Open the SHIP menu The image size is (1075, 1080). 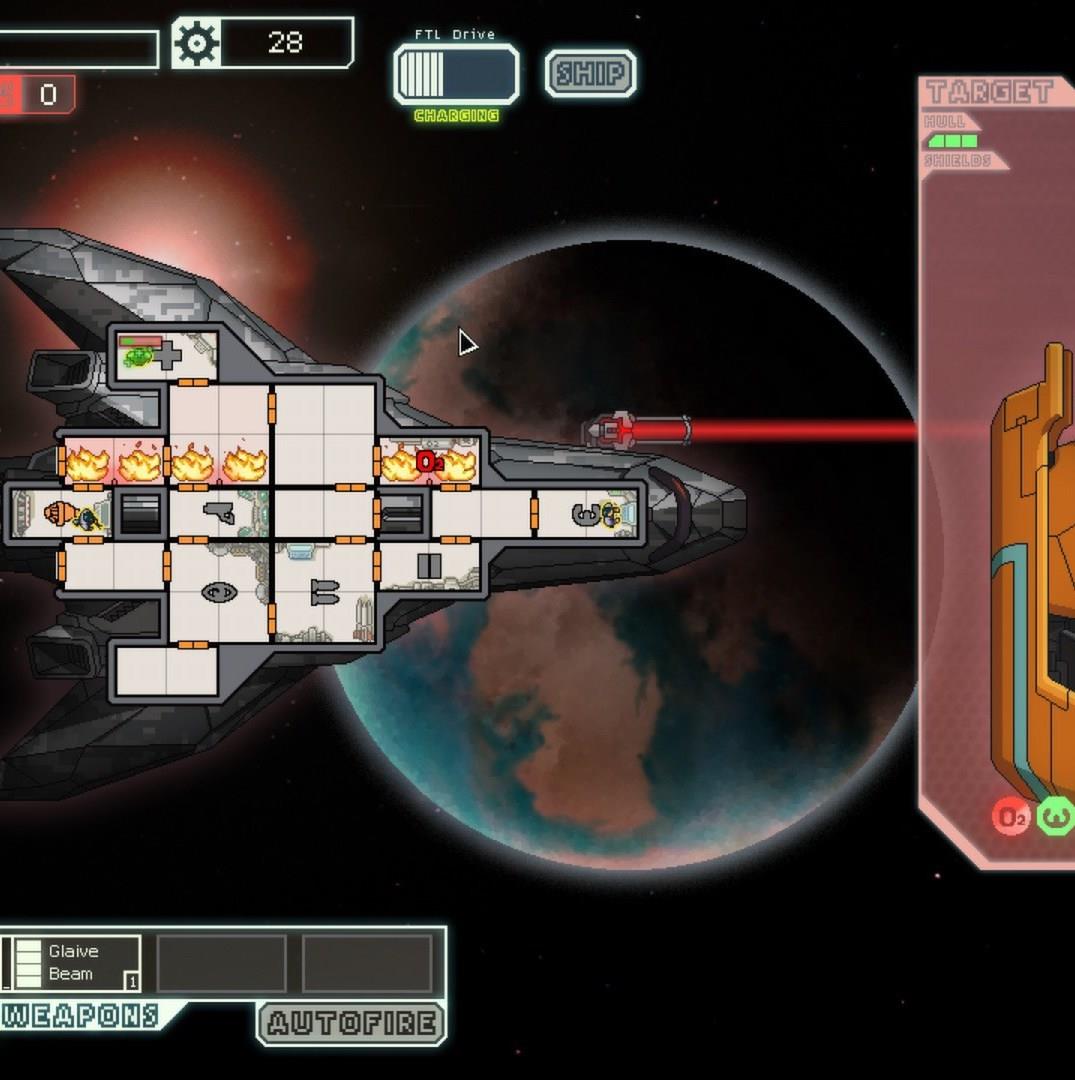[590, 74]
